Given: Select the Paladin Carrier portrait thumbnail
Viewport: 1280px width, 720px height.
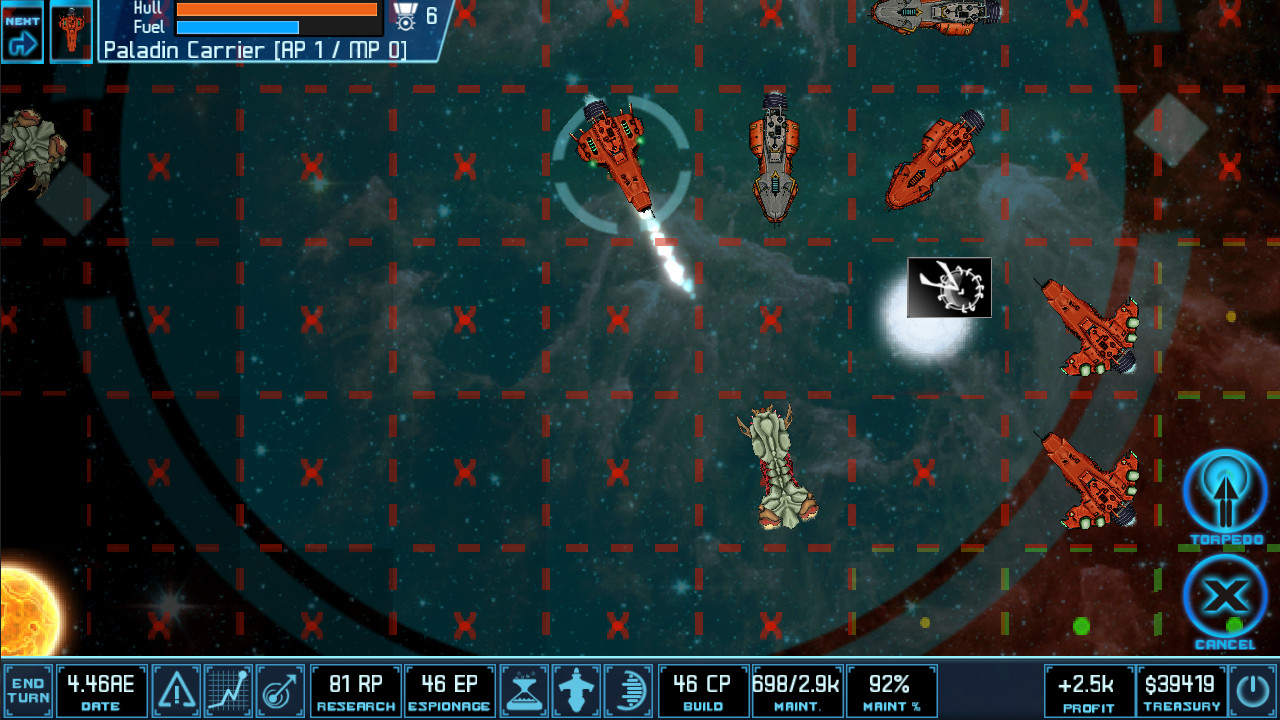Looking at the screenshot, I should pyautogui.click(x=69, y=26).
